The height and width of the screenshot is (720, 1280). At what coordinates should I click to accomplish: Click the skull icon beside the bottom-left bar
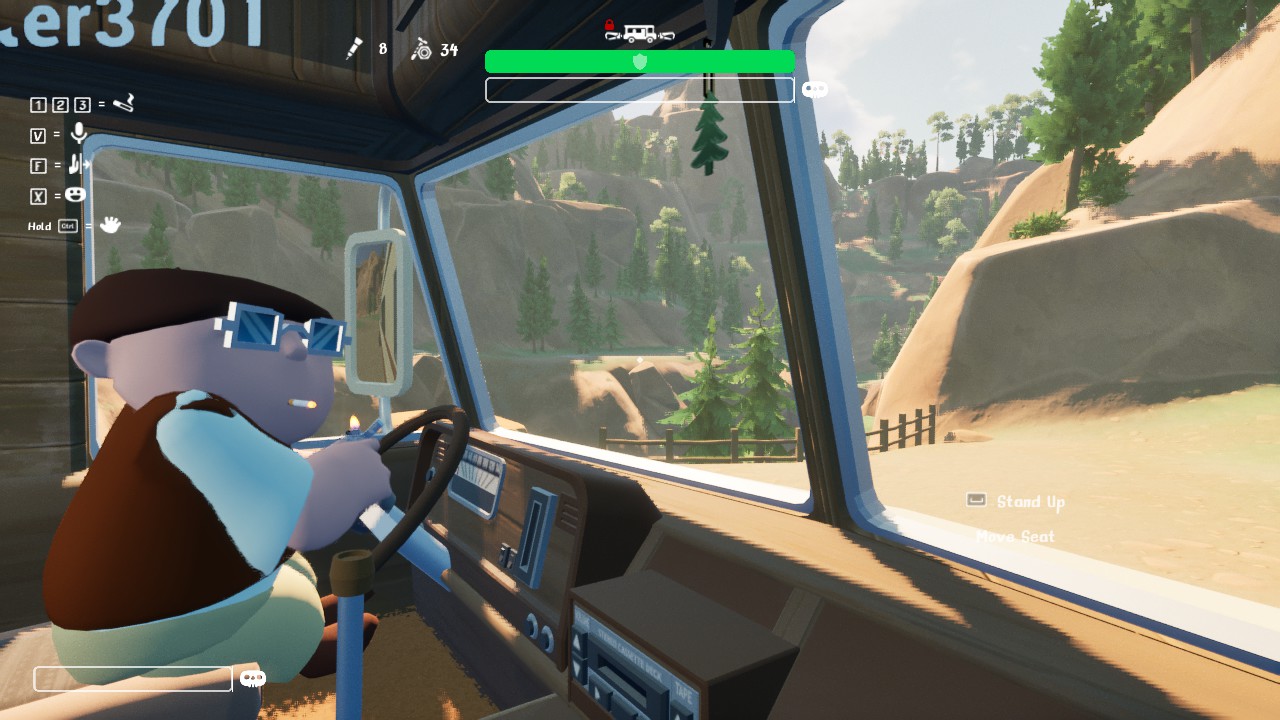tap(253, 679)
